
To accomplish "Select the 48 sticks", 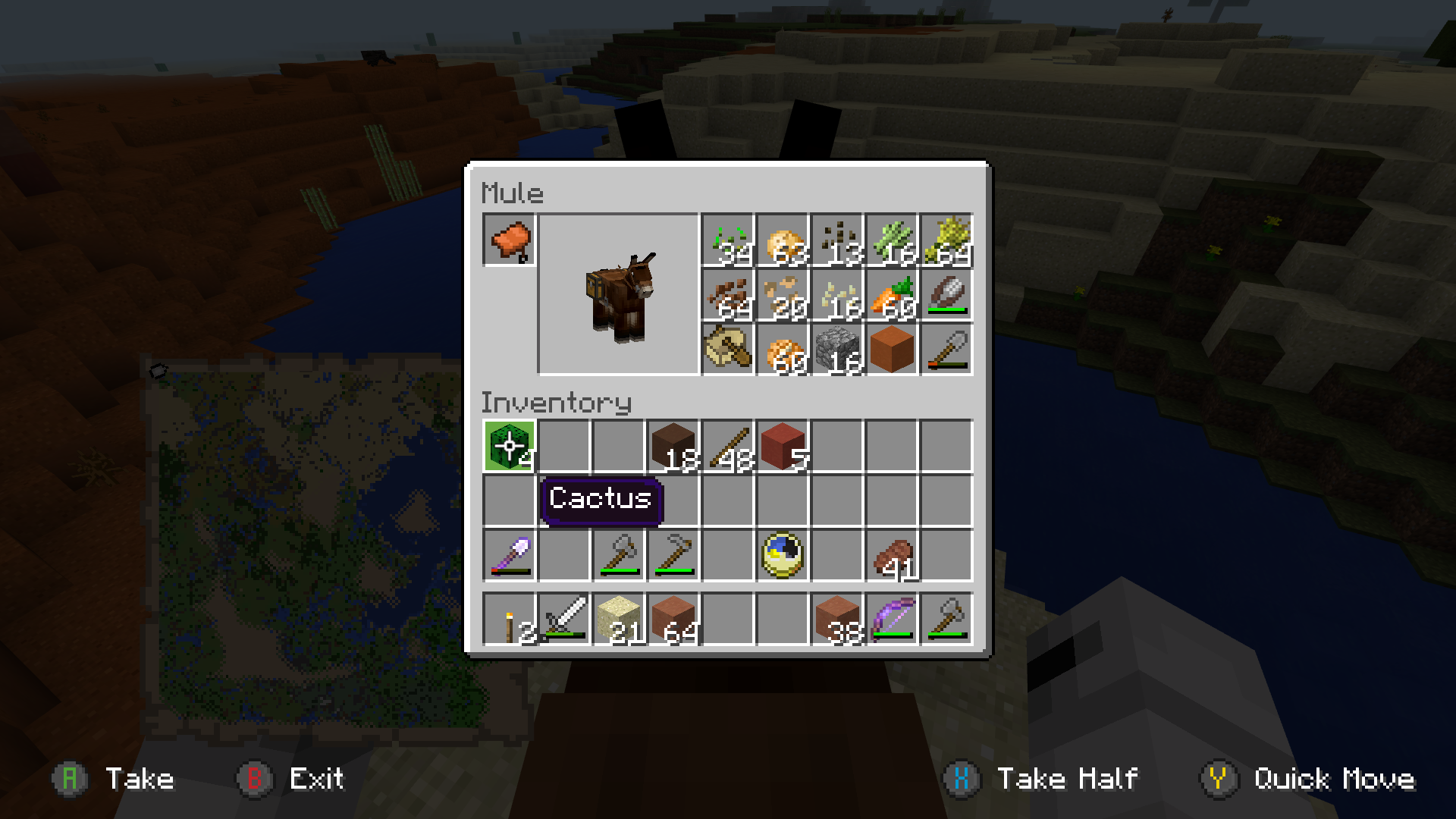I will pyautogui.click(x=728, y=446).
